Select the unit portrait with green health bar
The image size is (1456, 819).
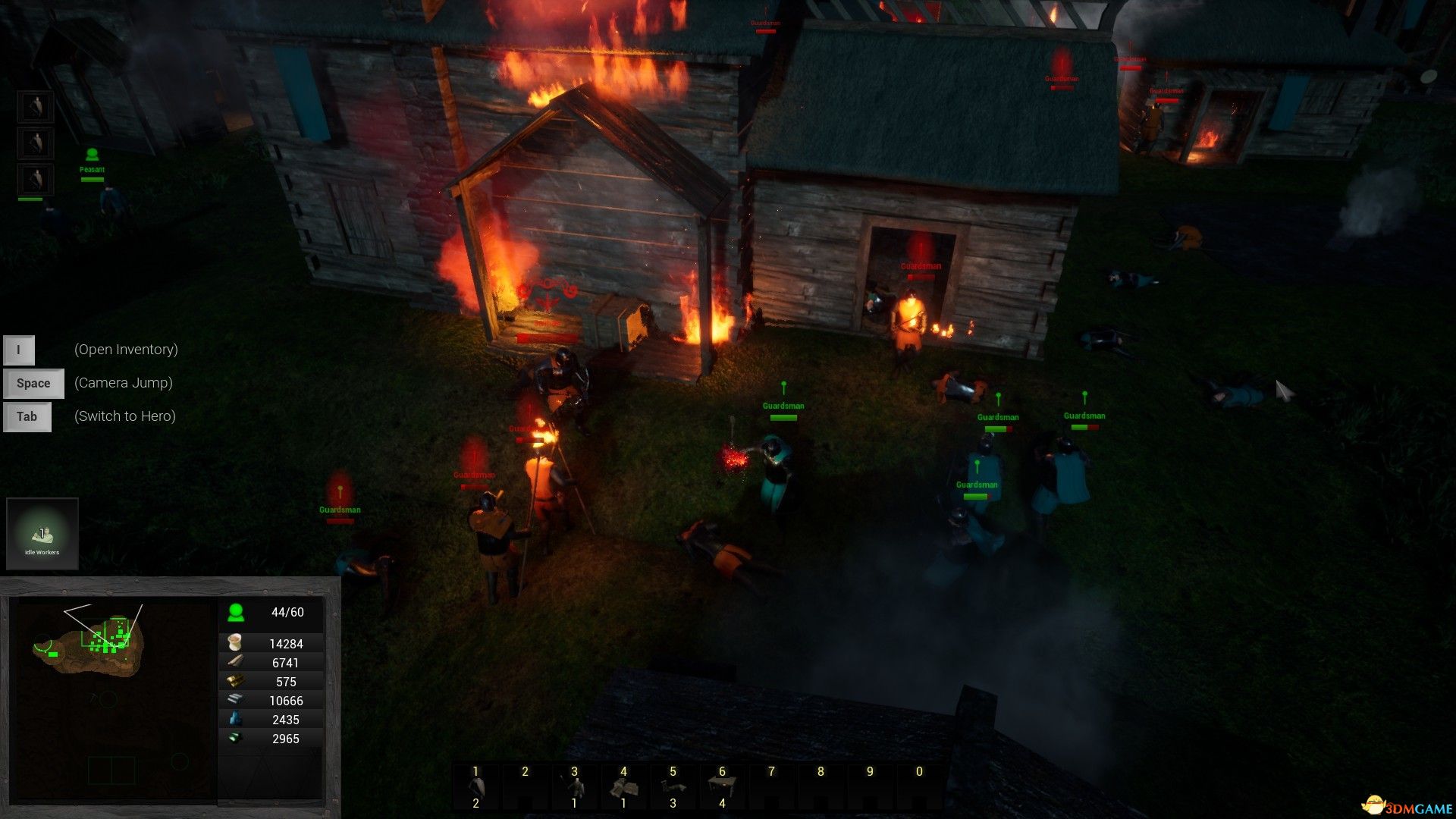(35, 180)
